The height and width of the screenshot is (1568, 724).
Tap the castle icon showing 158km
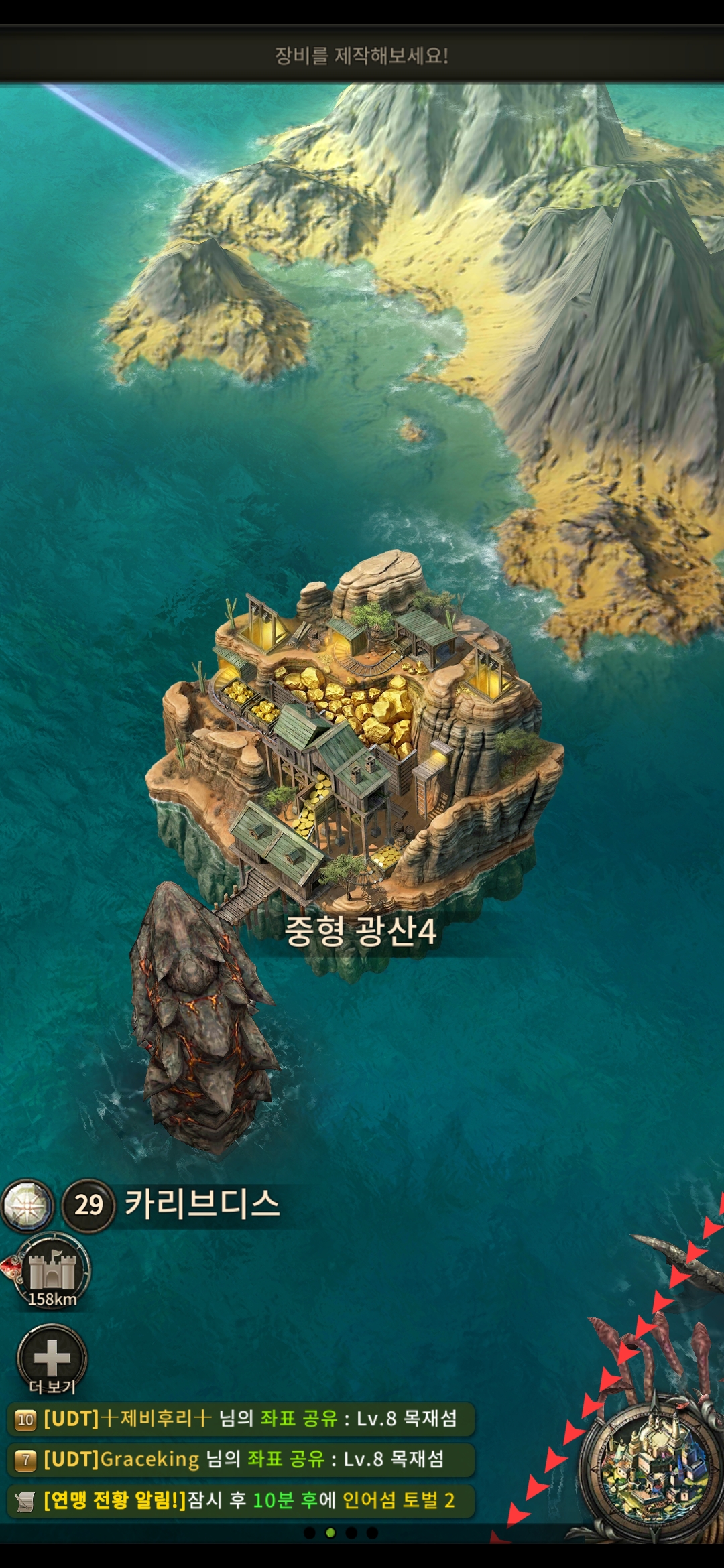pyautogui.click(x=52, y=1270)
